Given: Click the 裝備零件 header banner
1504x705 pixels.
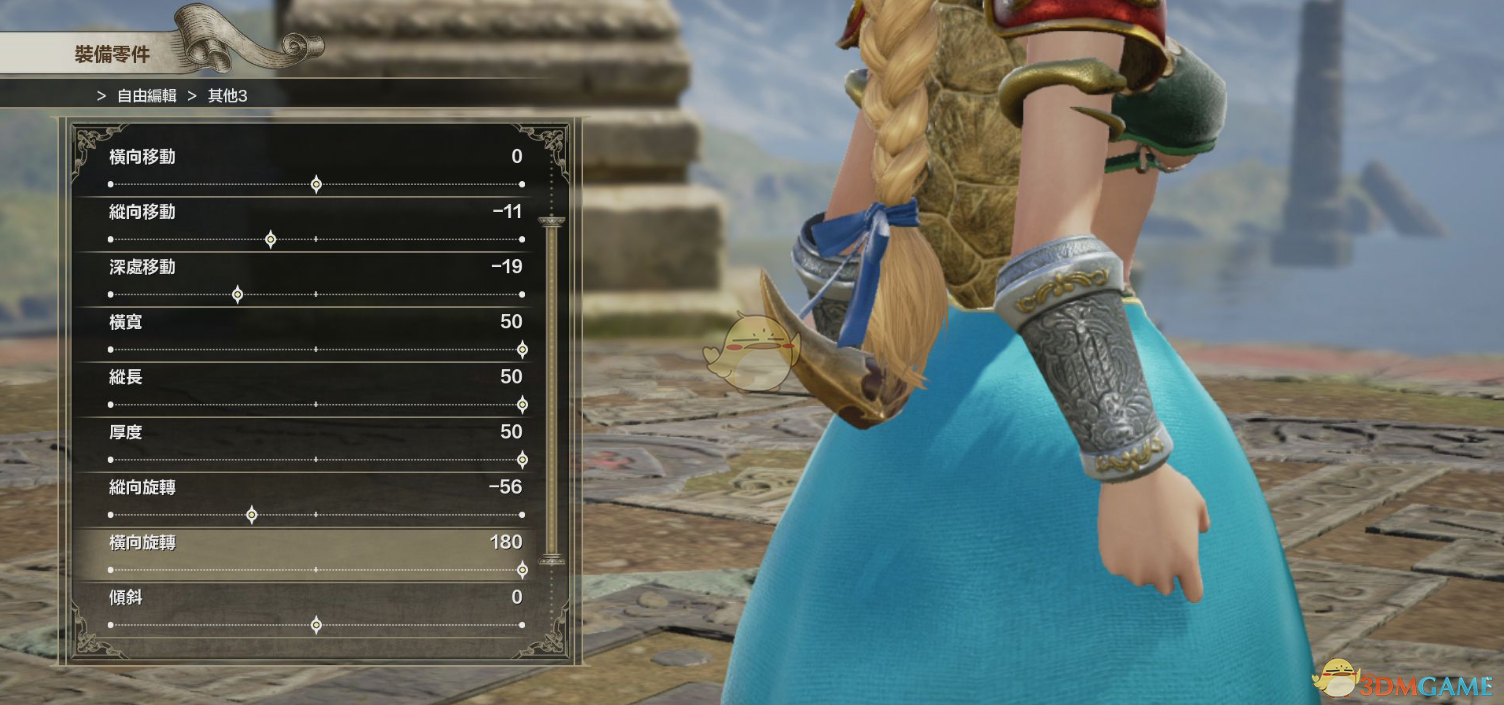Looking at the screenshot, I should pyautogui.click(x=112, y=54).
